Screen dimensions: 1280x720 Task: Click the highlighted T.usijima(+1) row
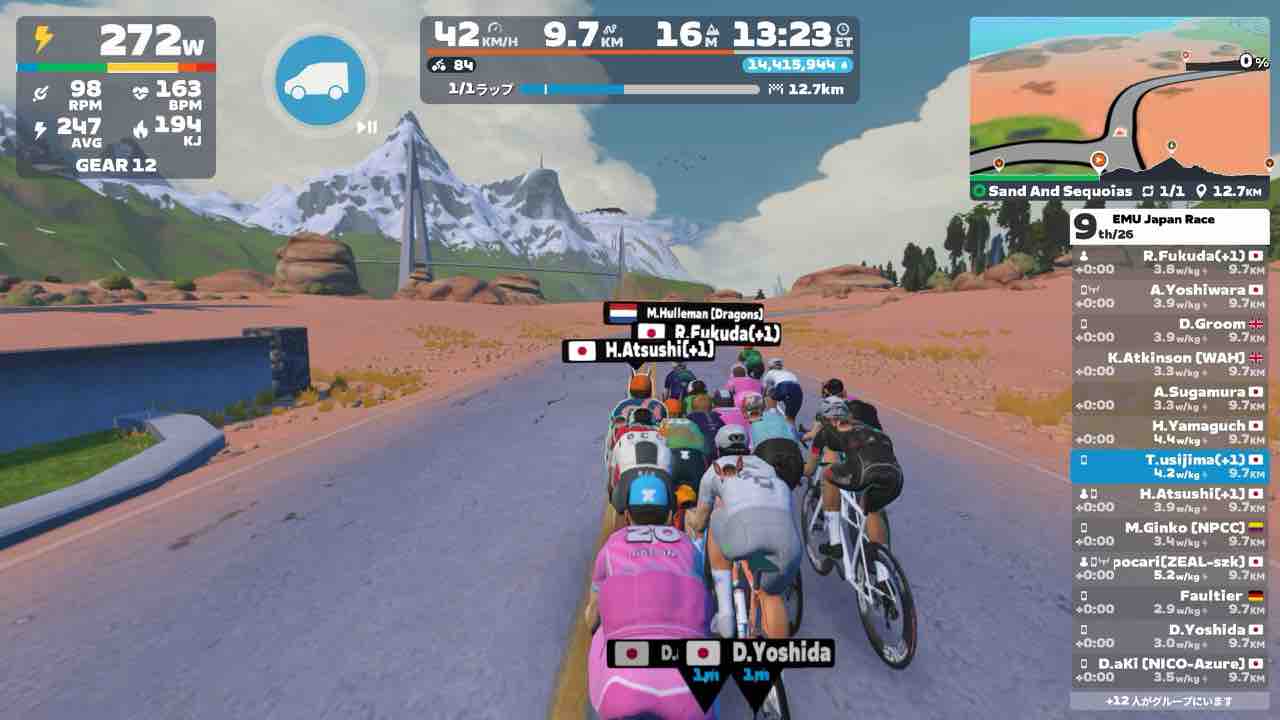(1169, 466)
